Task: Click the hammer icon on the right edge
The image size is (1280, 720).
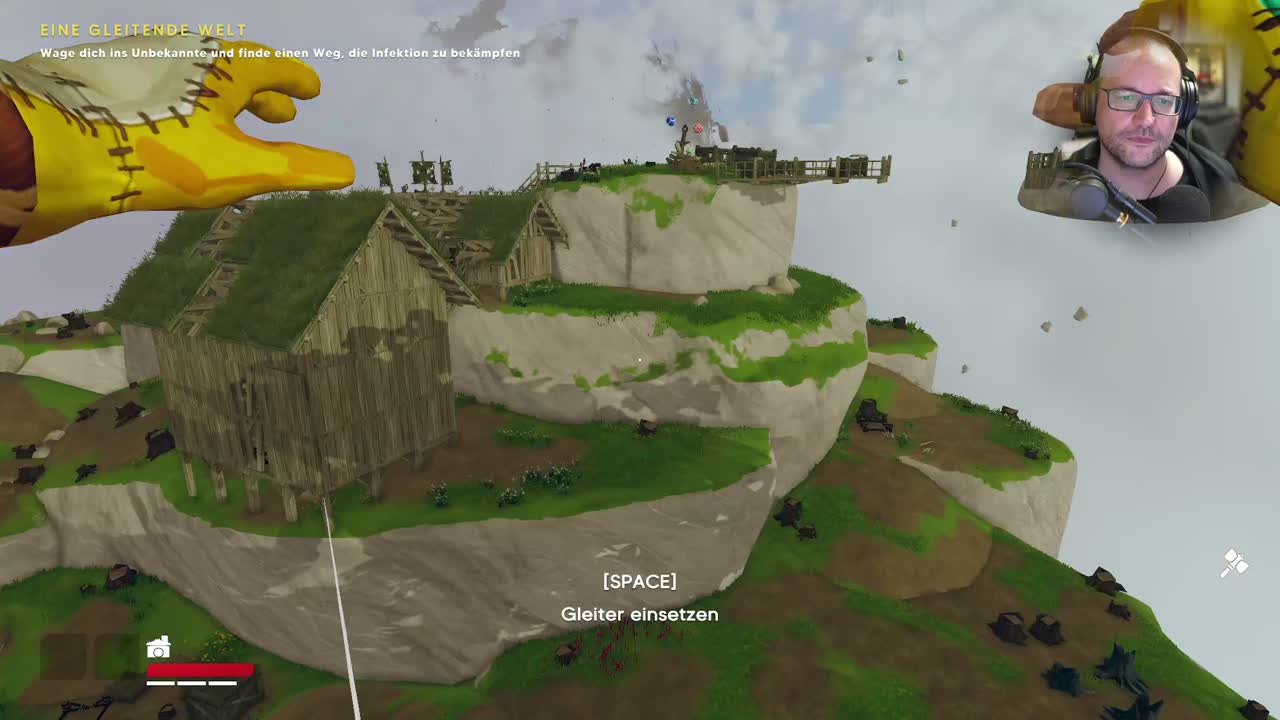Action: click(x=1234, y=563)
